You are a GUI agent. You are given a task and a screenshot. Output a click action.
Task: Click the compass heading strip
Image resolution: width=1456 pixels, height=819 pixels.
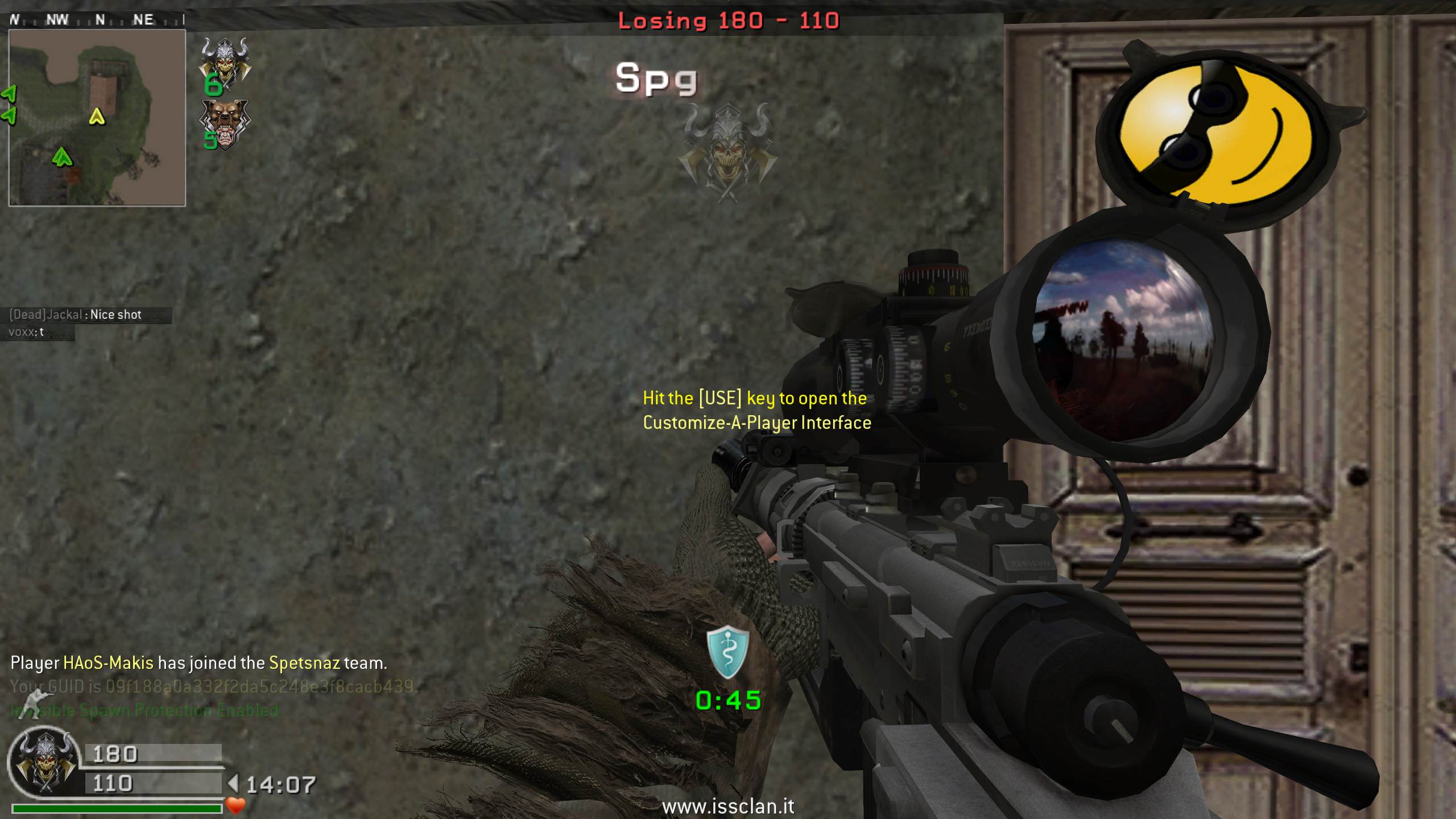97,20
